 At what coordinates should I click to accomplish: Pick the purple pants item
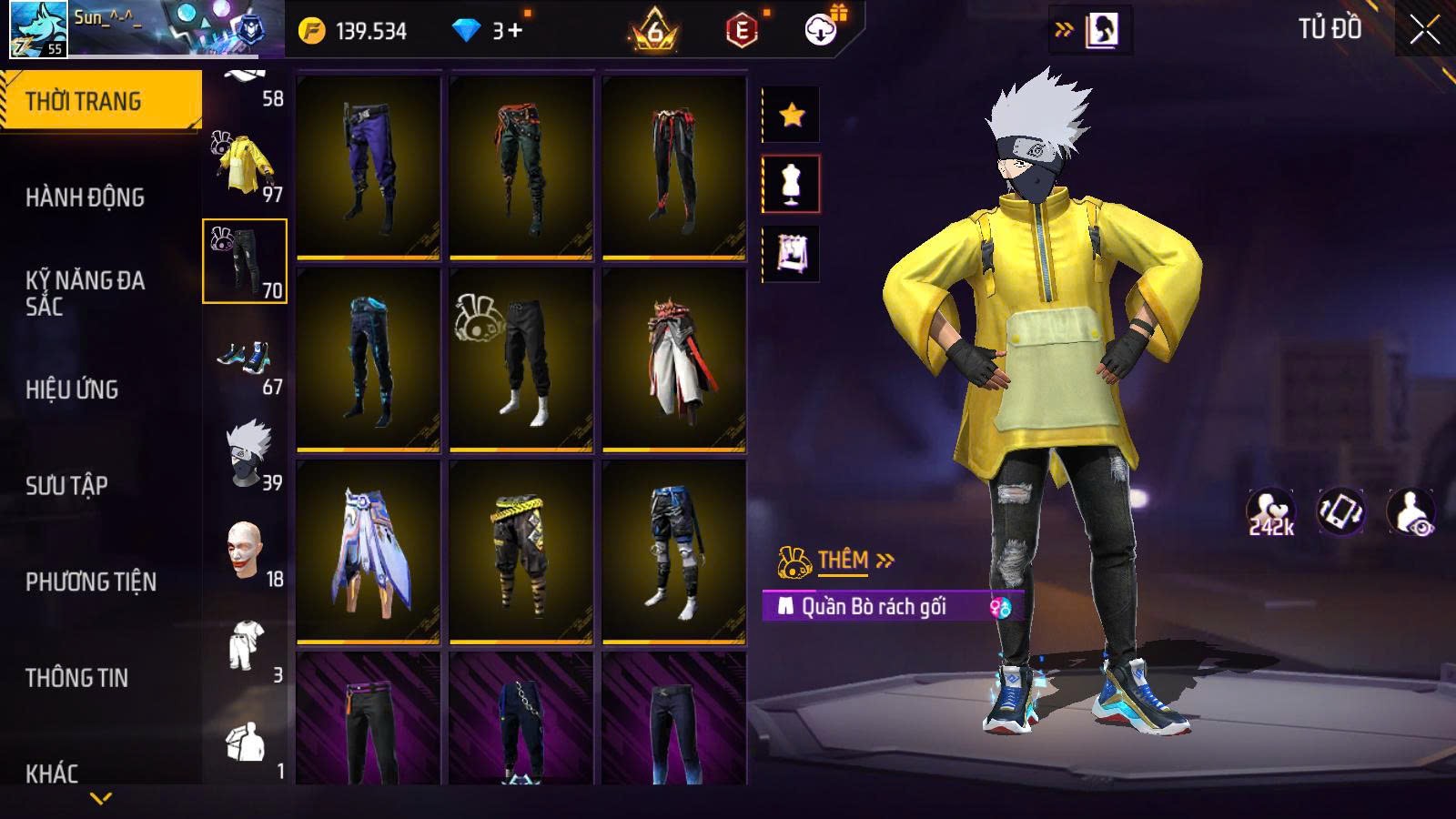(369, 167)
